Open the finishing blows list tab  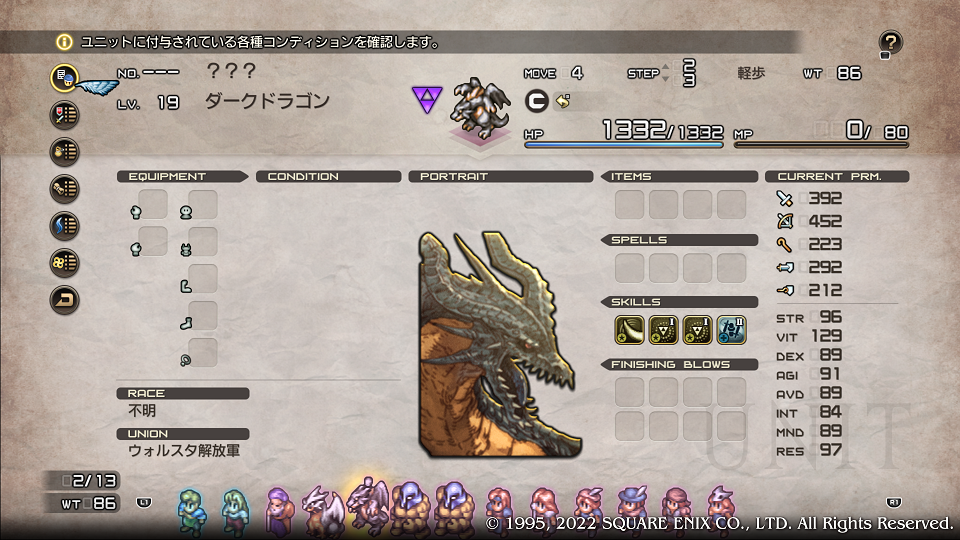click(x=65, y=262)
